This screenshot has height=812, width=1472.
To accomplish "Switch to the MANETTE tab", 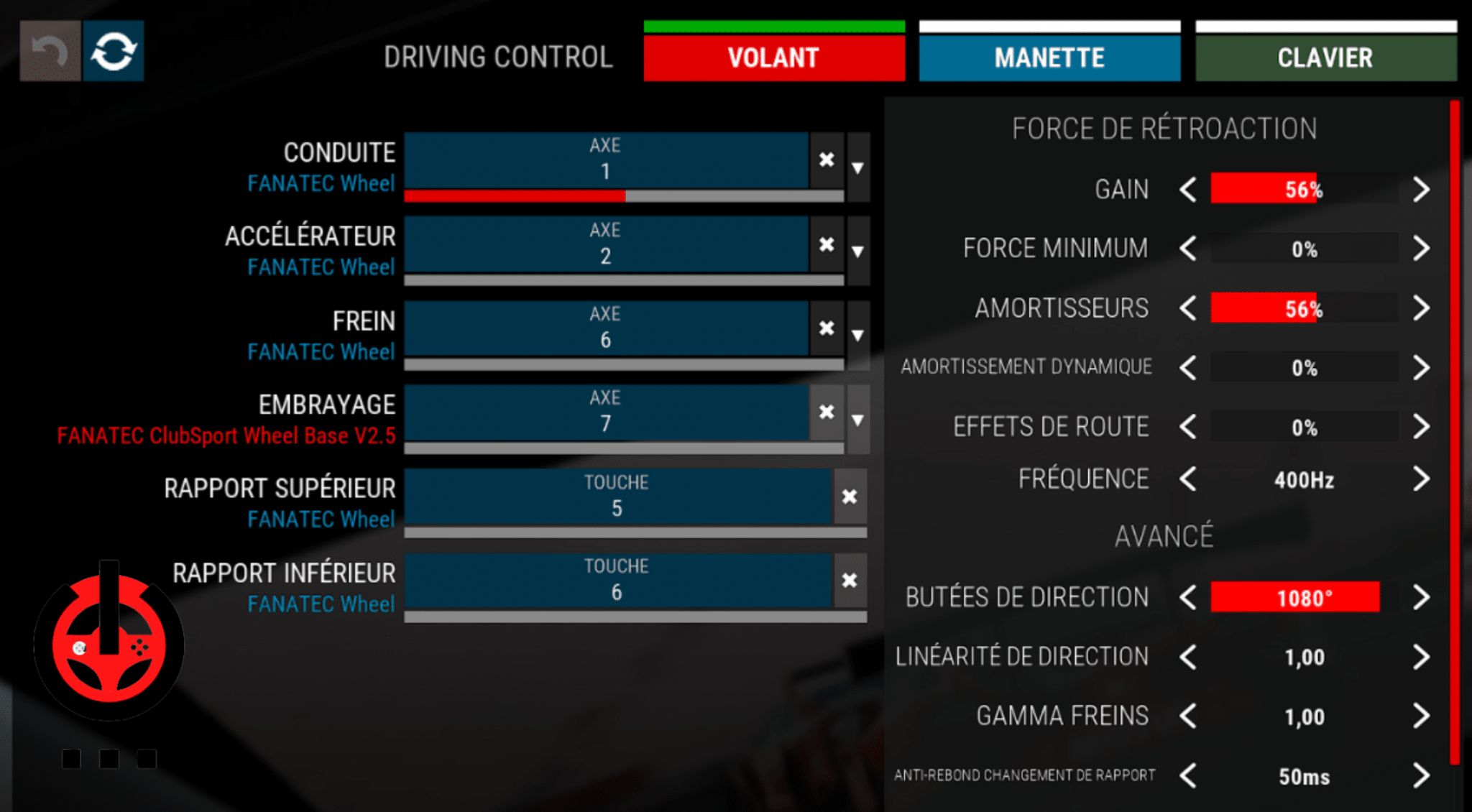I will (1049, 57).
